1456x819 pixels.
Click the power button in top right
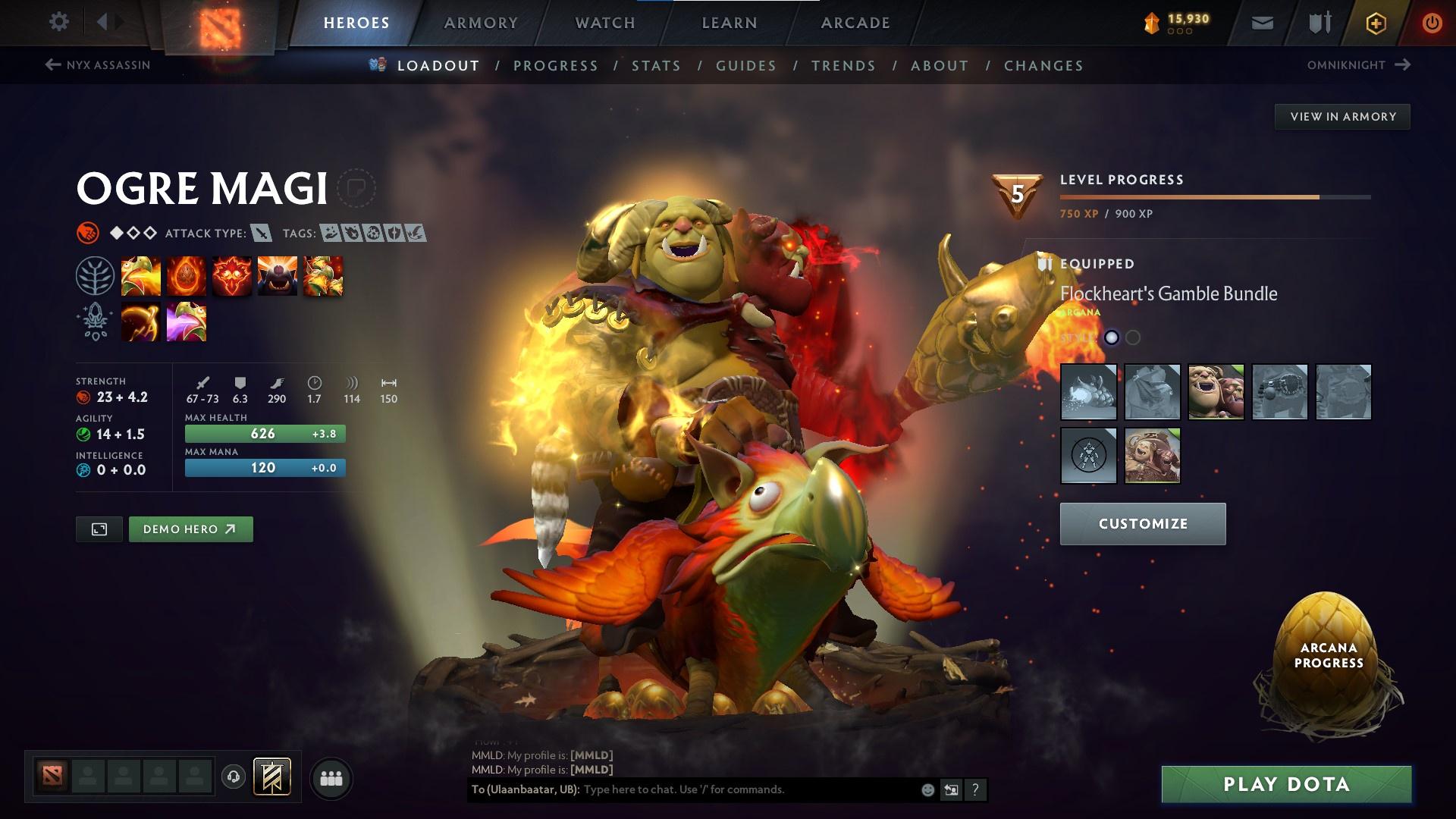coord(1432,22)
